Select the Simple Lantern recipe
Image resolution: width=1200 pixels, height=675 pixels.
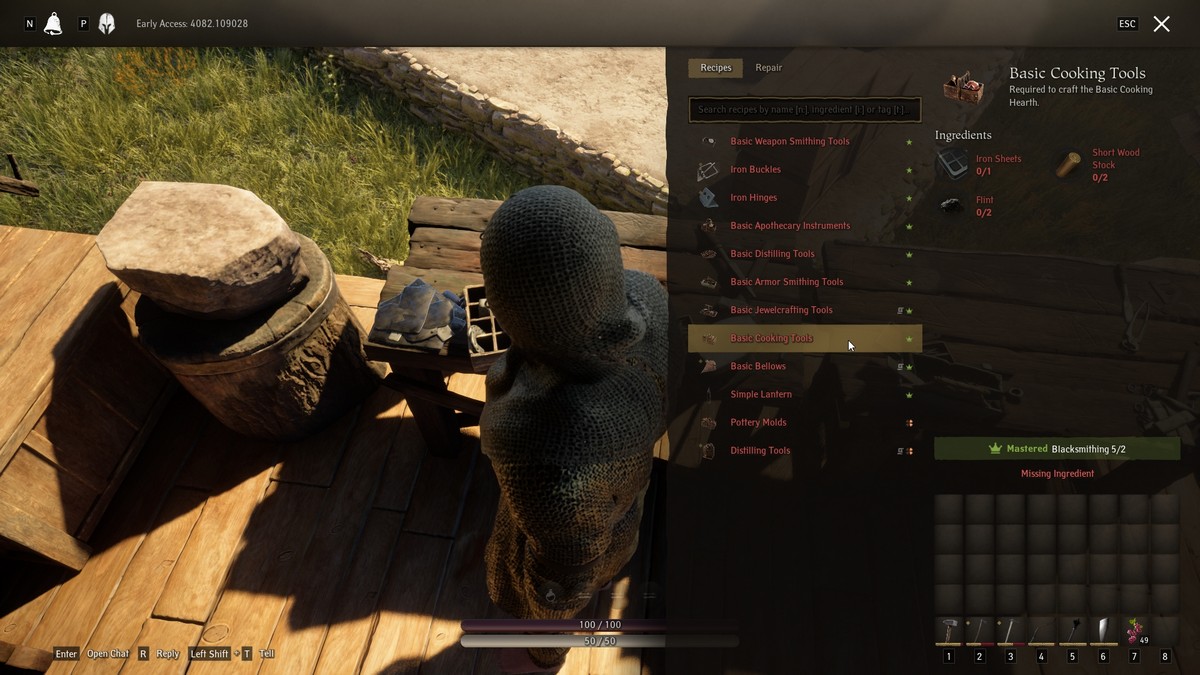(x=761, y=394)
